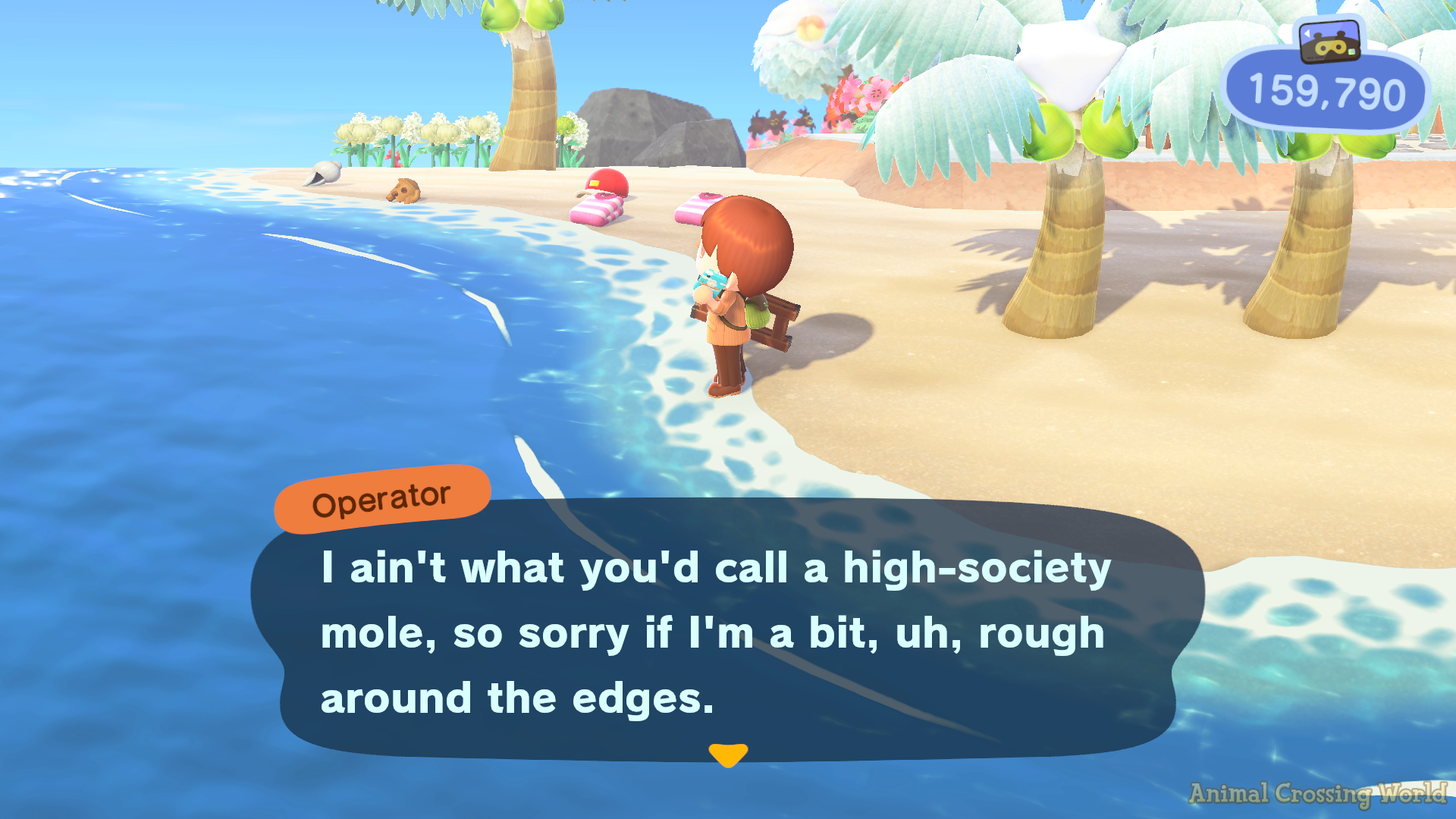Advance dialogue using the yellow arrow

point(728,755)
